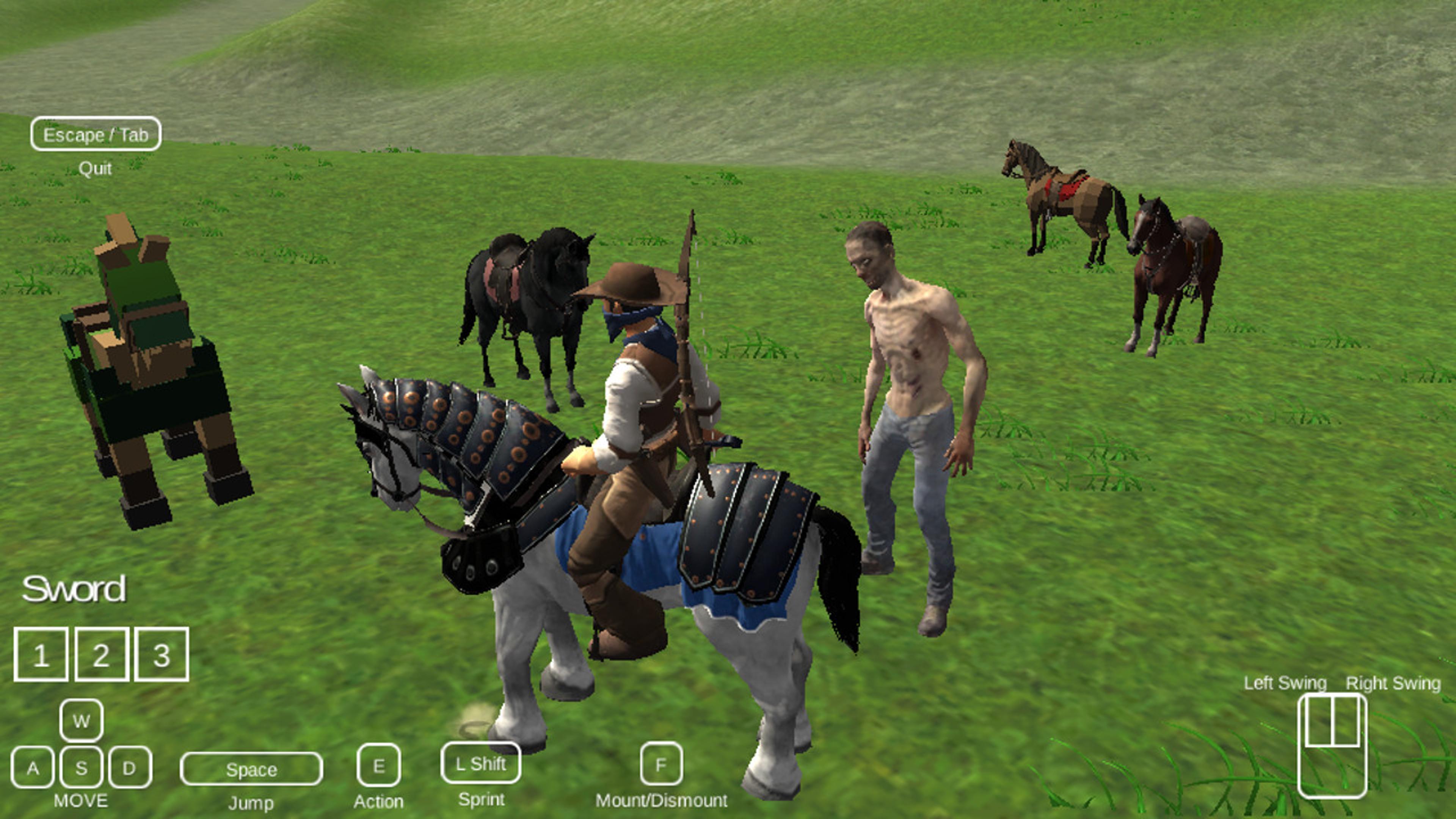The image size is (1456, 819).
Task: Click the D movement key icon
Action: (x=130, y=767)
